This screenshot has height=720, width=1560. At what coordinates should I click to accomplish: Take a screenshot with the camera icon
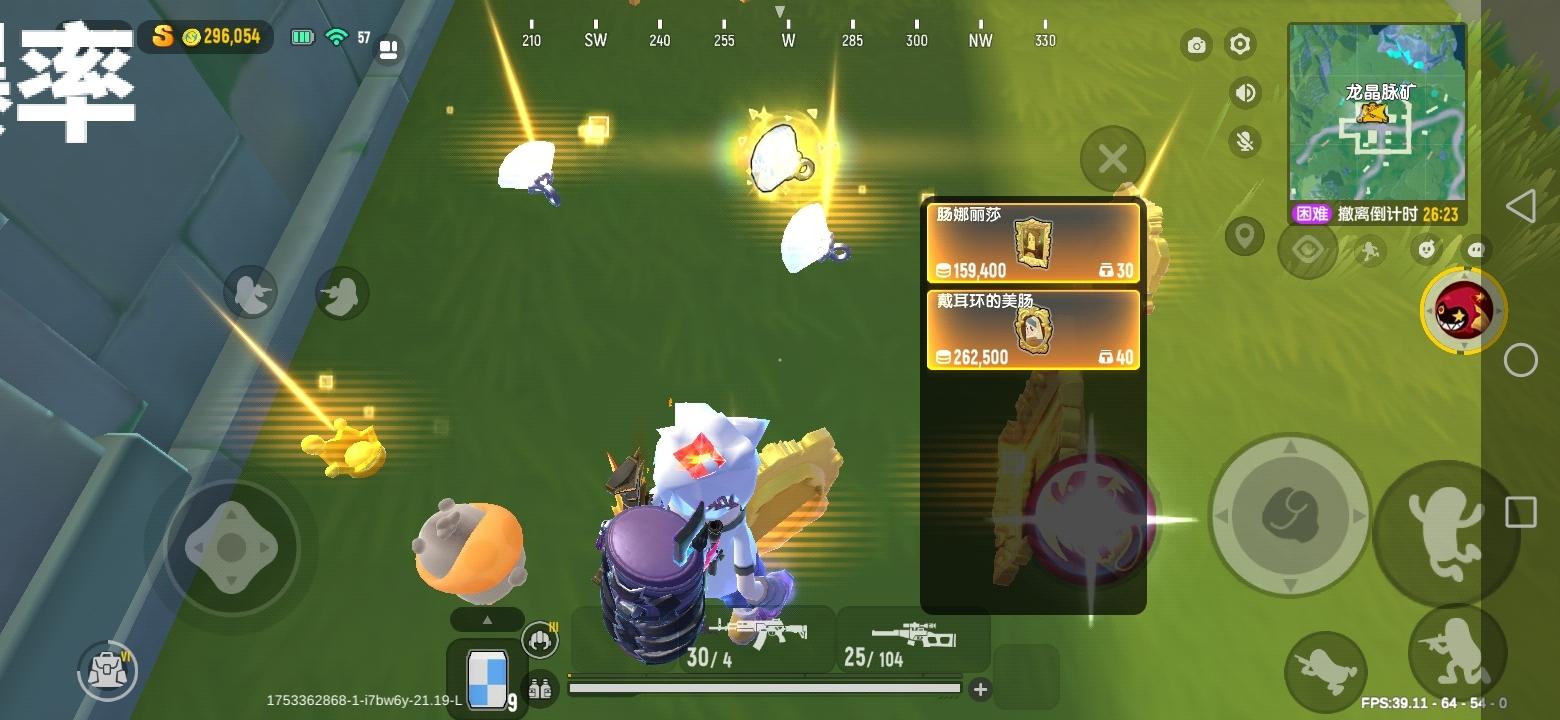(1196, 46)
